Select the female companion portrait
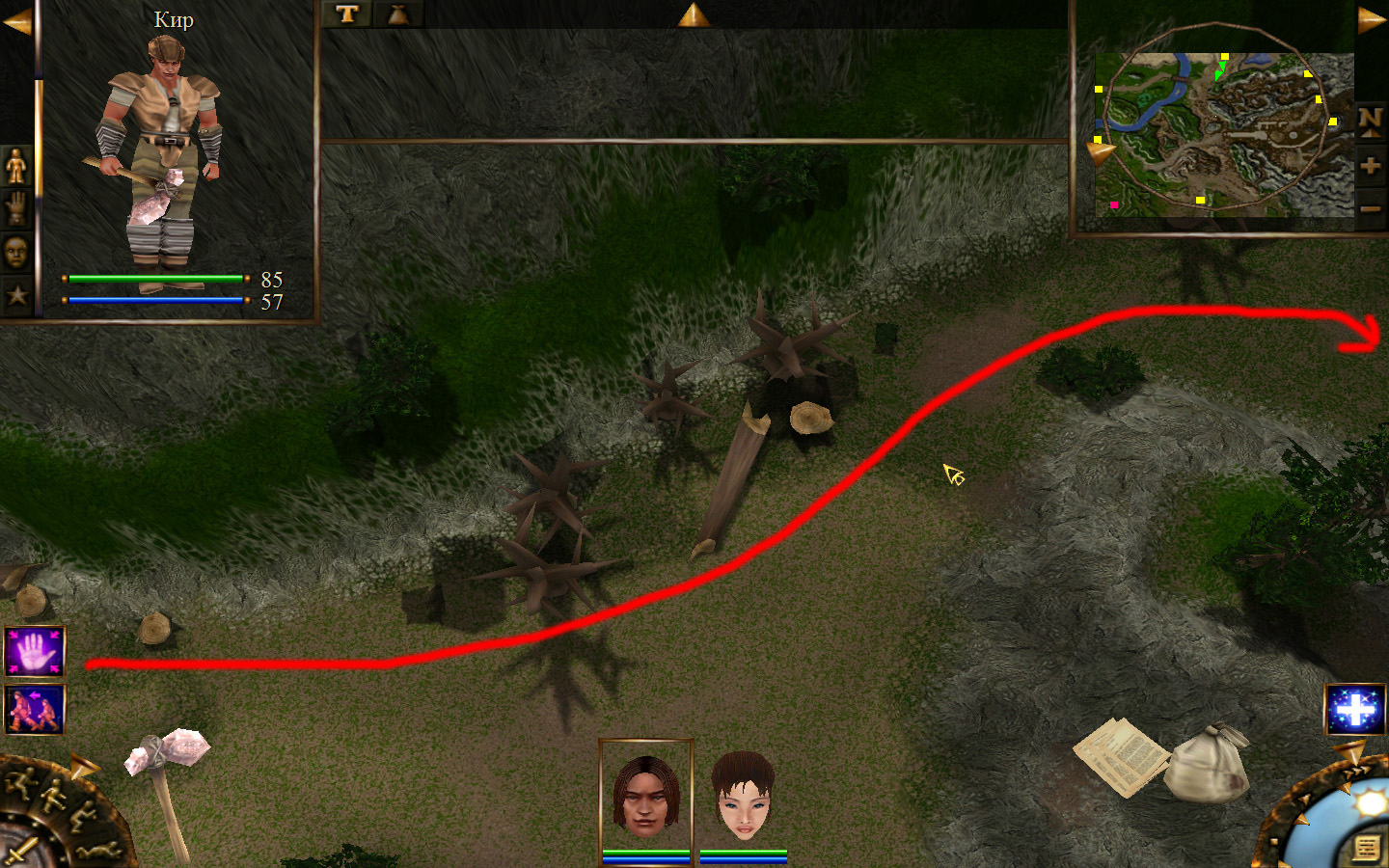Image resolution: width=1389 pixels, height=868 pixels. point(743,795)
